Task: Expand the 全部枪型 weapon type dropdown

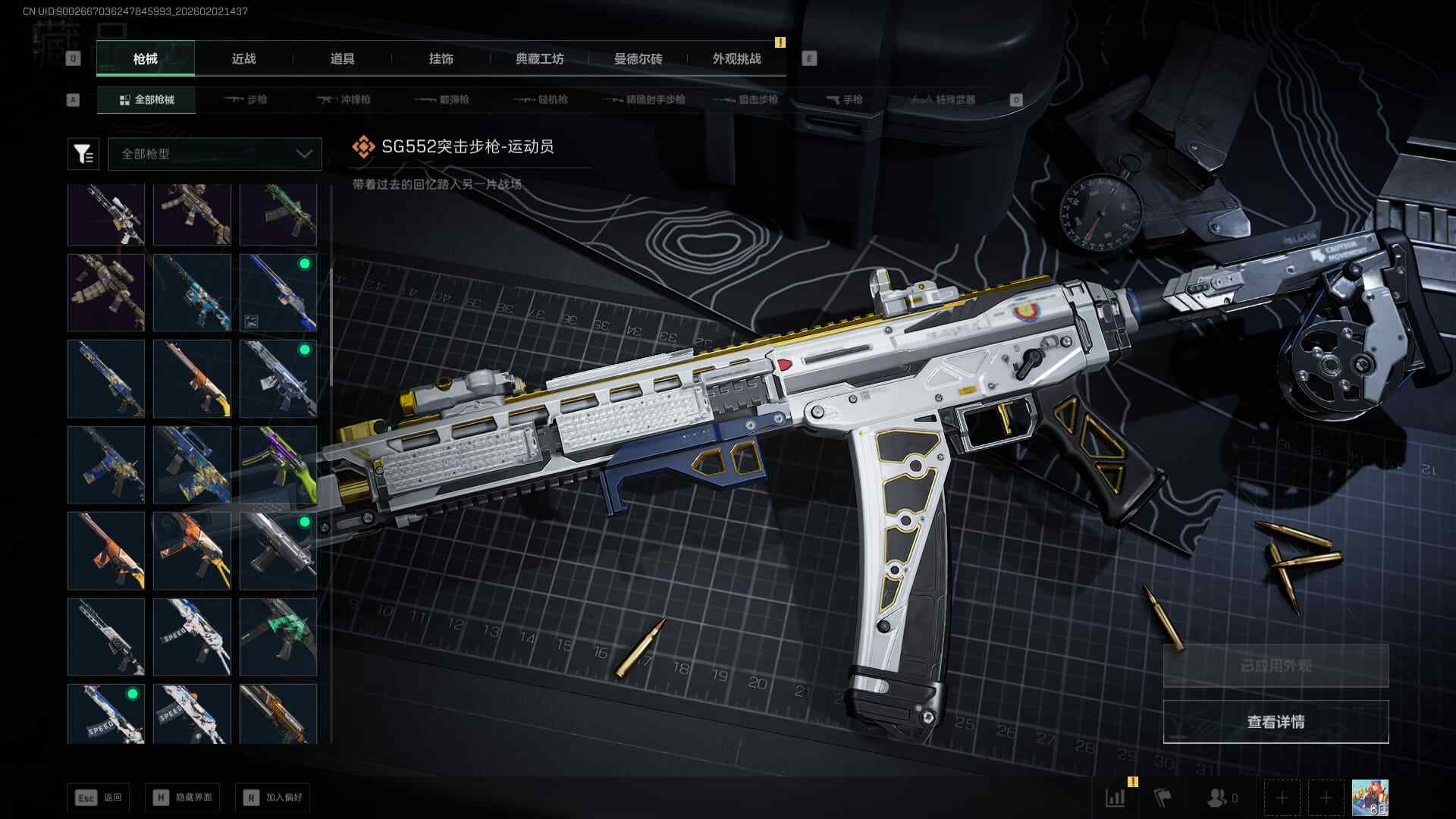Action: pyautogui.click(x=215, y=154)
